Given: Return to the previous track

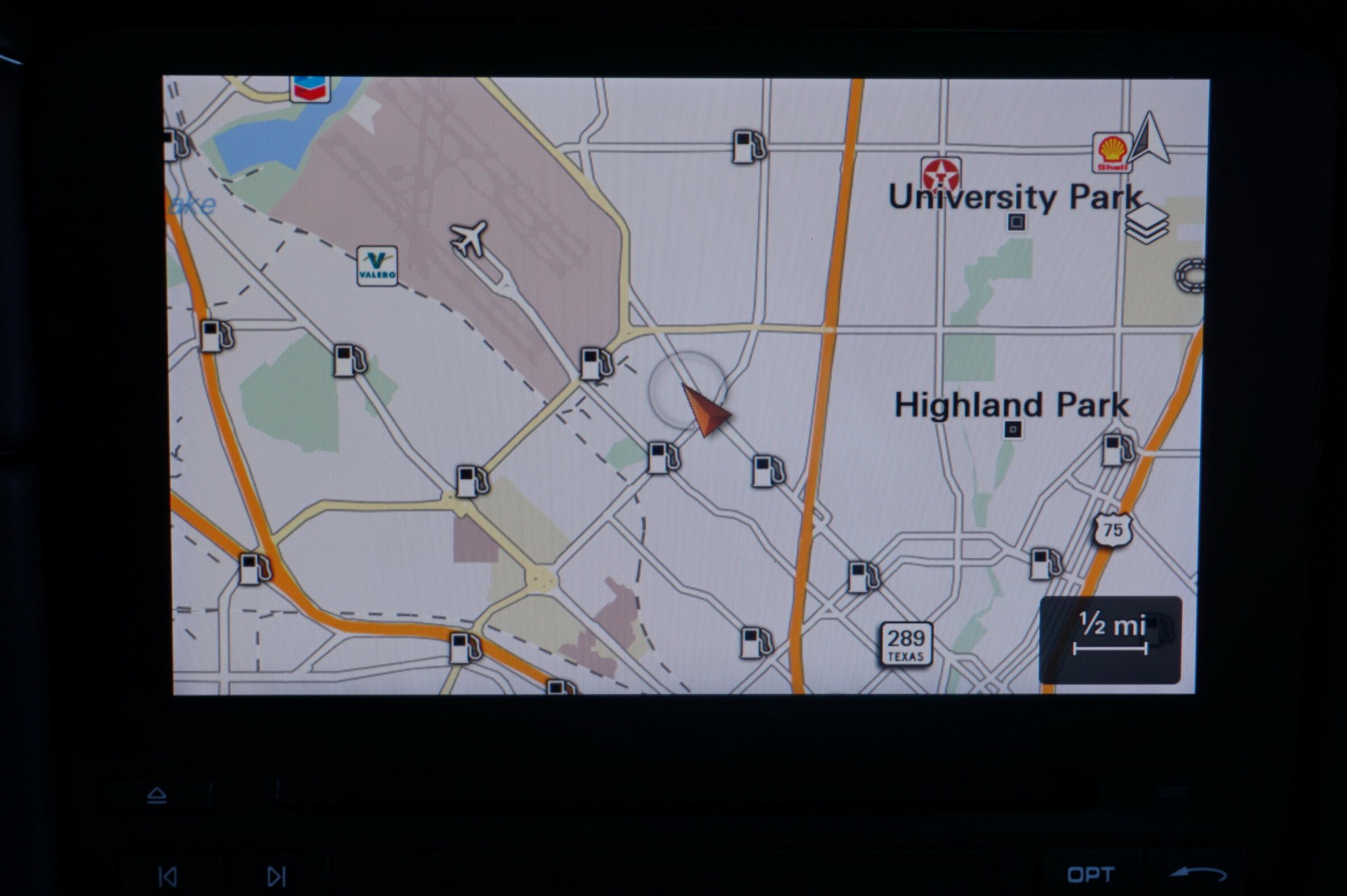Looking at the screenshot, I should pyautogui.click(x=168, y=876).
